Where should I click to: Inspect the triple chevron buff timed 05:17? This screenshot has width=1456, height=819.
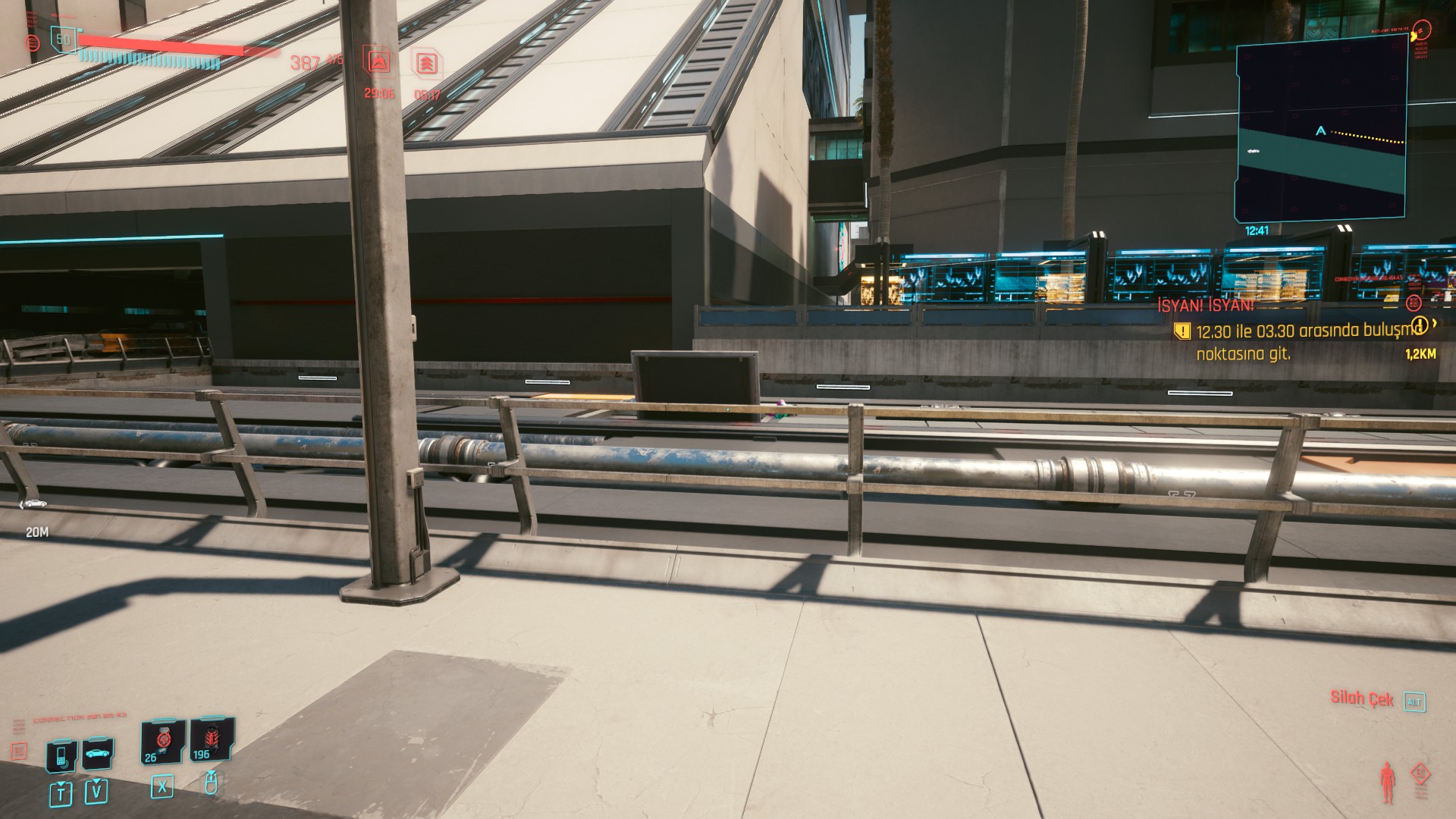(x=428, y=64)
